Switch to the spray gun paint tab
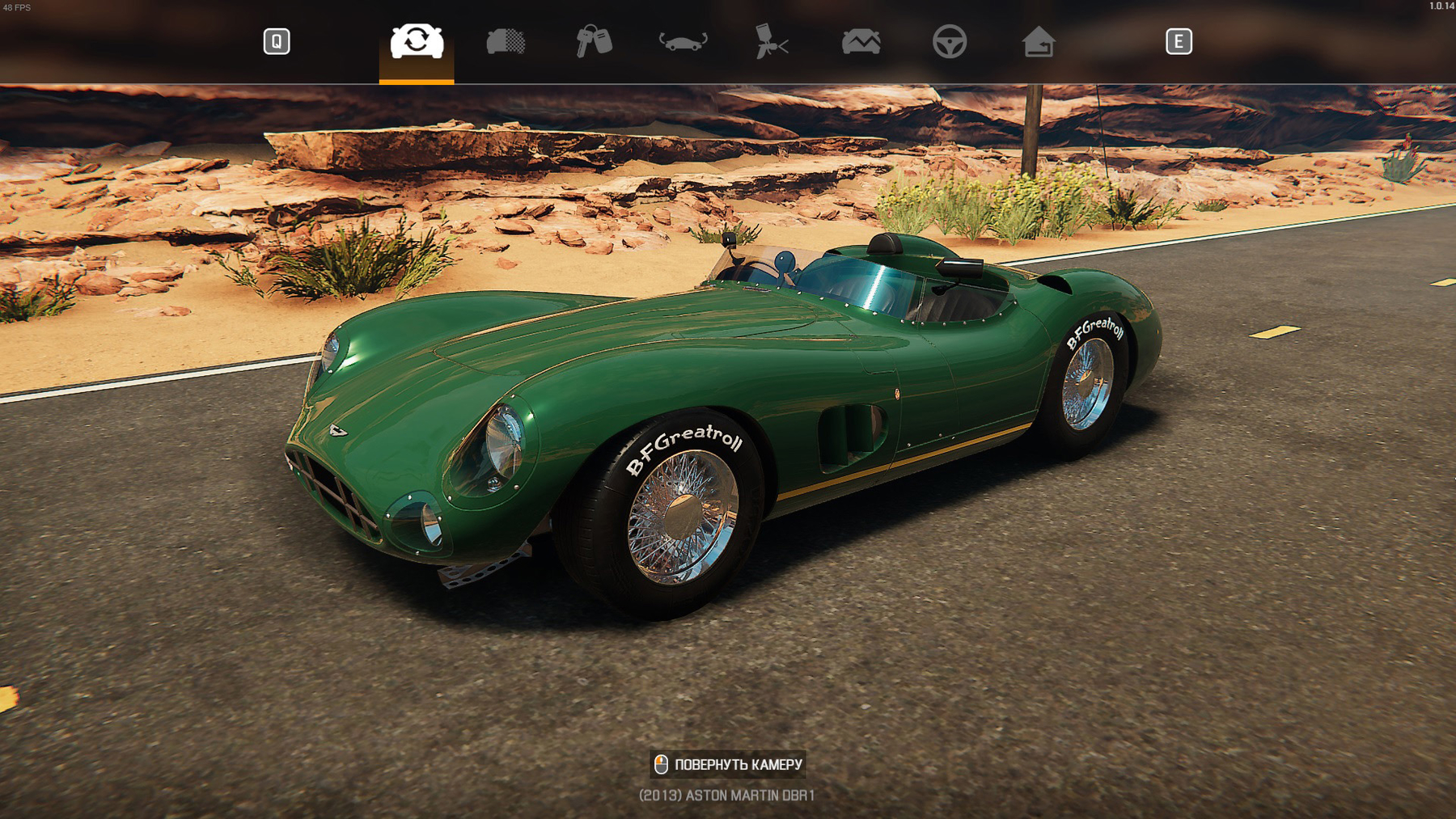 pos(771,41)
